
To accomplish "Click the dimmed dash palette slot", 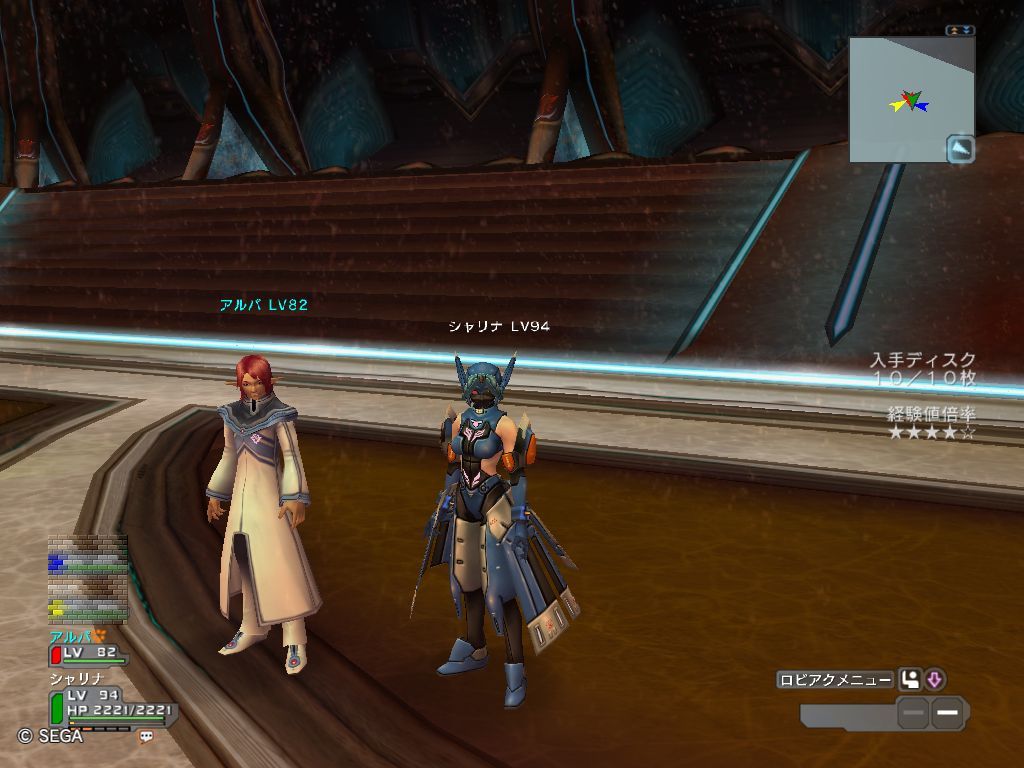I will coord(913,713).
